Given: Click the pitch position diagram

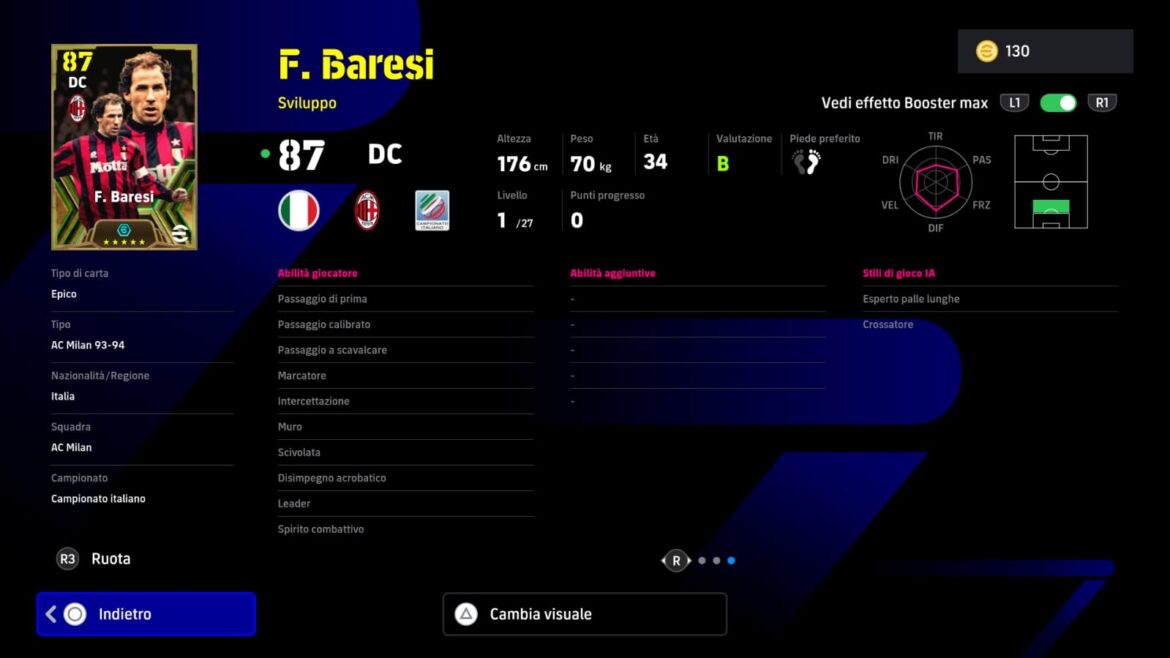Looking at the screenshot, I should click(1051, 182).
